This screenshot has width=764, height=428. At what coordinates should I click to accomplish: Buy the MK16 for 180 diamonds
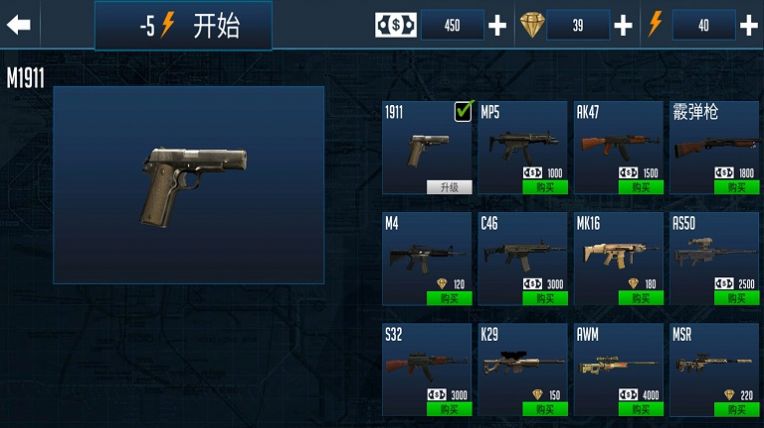coord(640,298)
